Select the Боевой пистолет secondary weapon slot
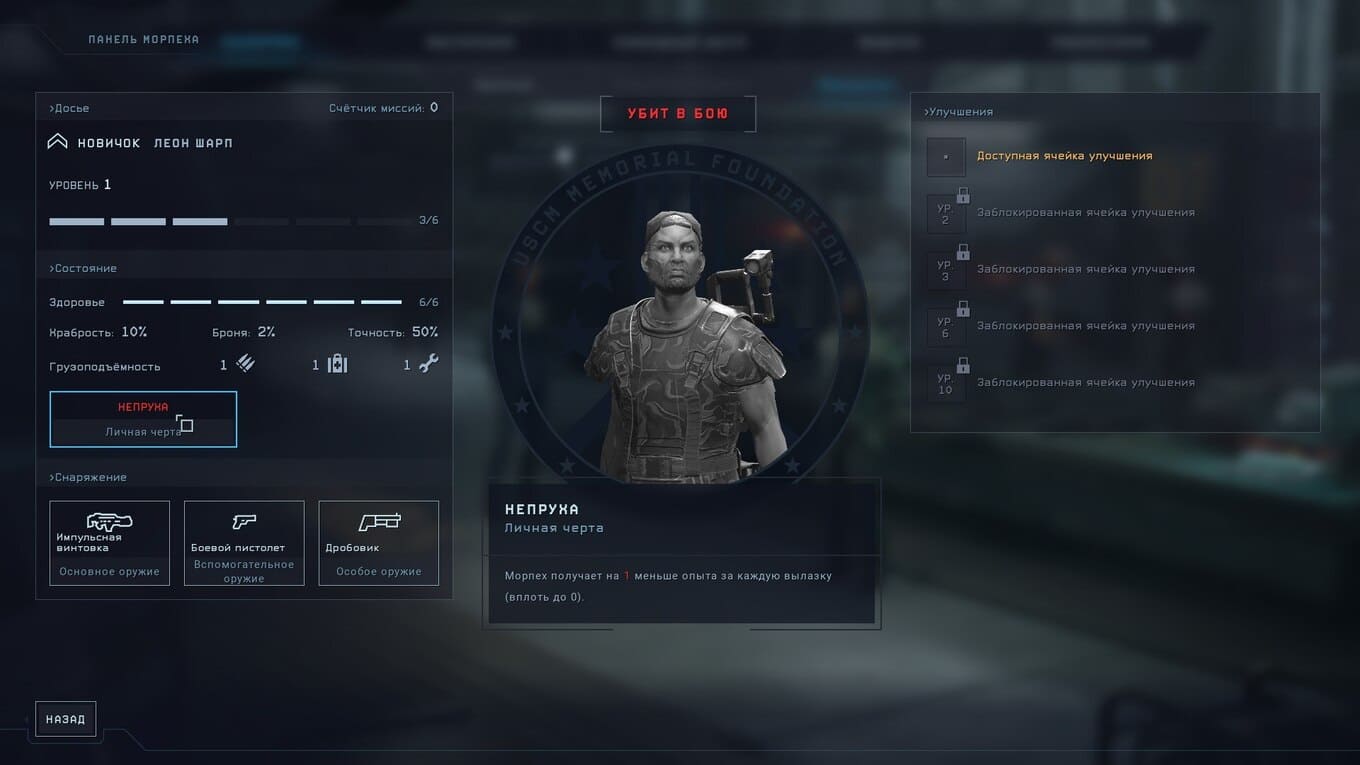Image resolution: width=1360 pixels, height=765 pixels. click(244, 543)
